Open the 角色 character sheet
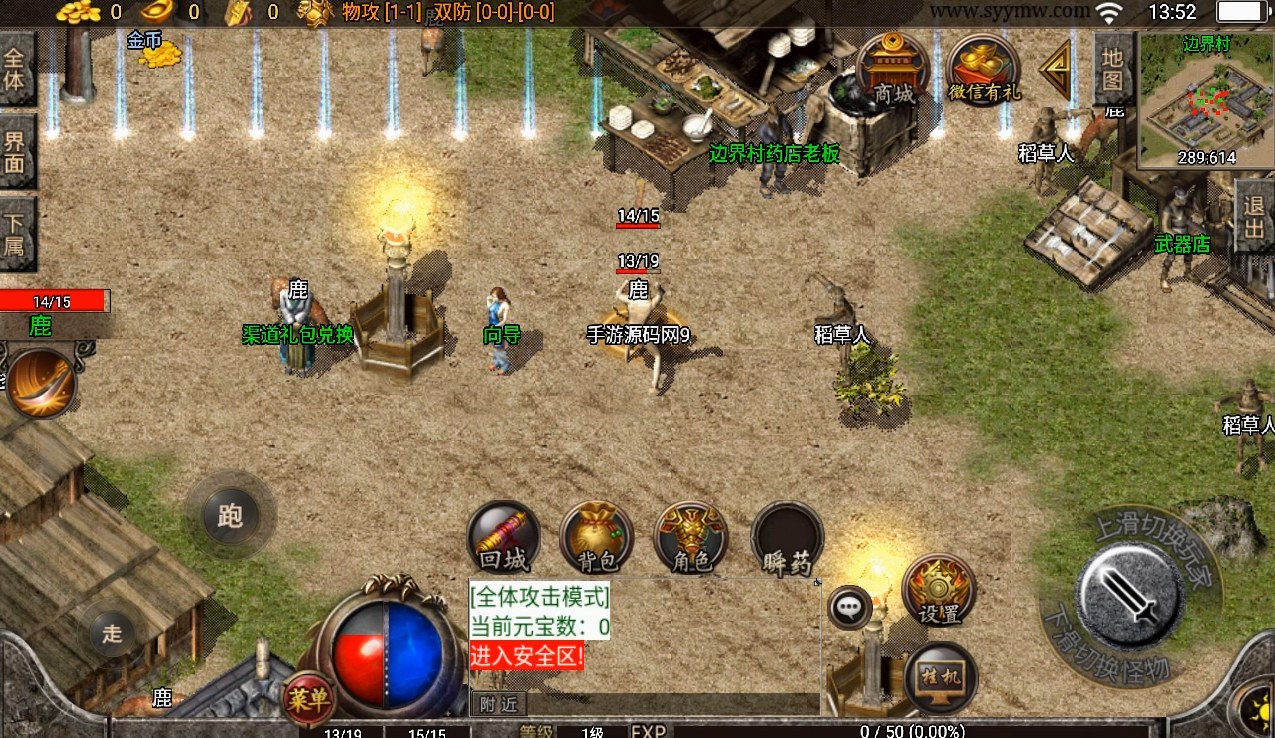 pos(691,538)
